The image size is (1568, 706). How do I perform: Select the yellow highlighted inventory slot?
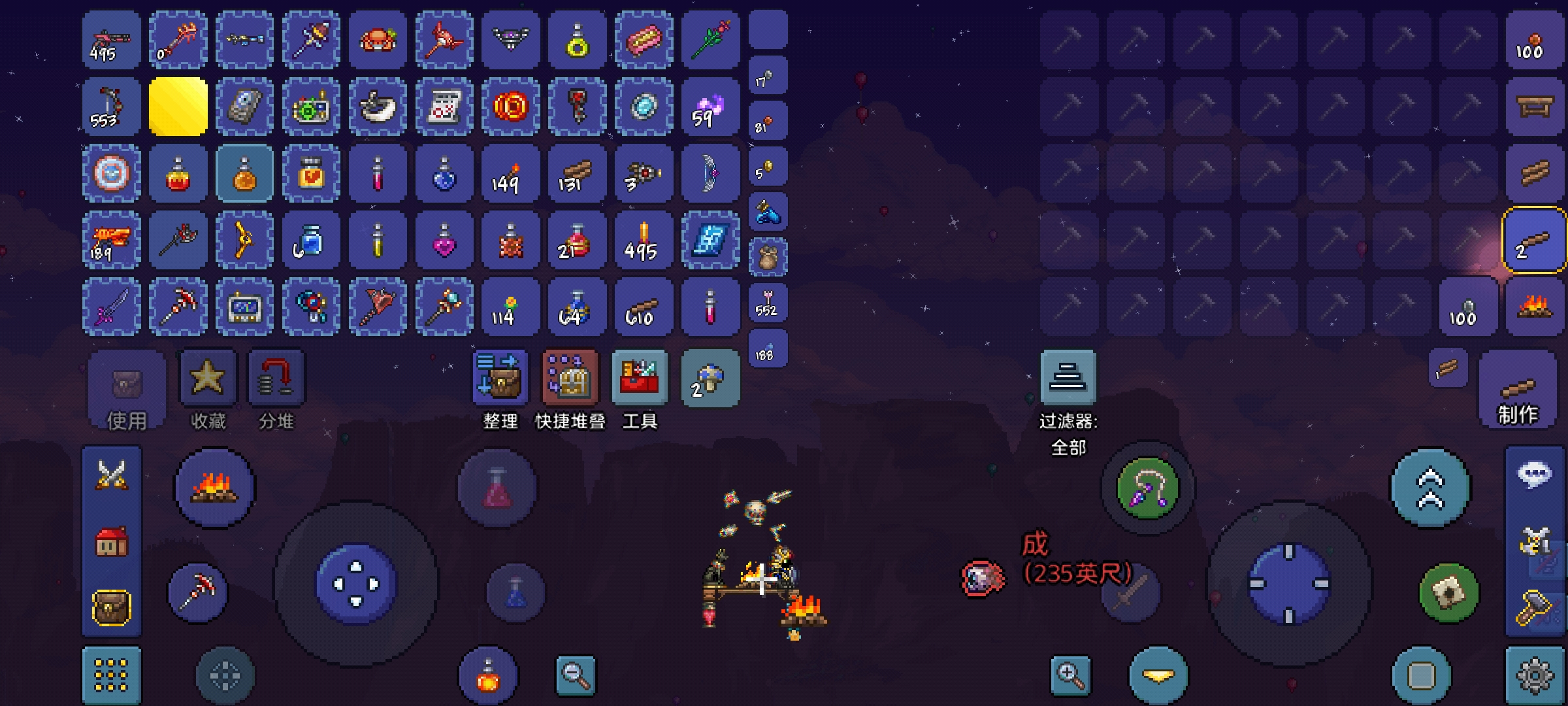tap(178, 107)
